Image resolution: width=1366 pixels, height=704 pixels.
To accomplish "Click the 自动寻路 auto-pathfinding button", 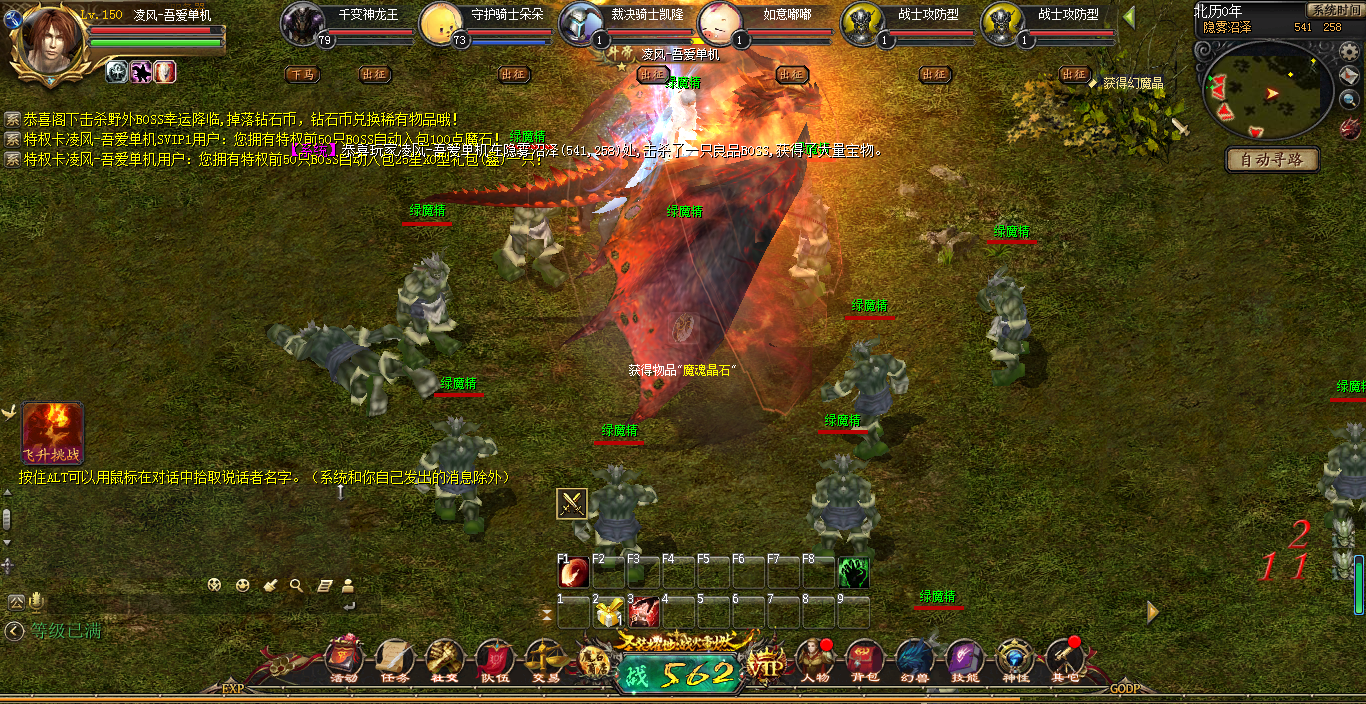I will 1273,159.
